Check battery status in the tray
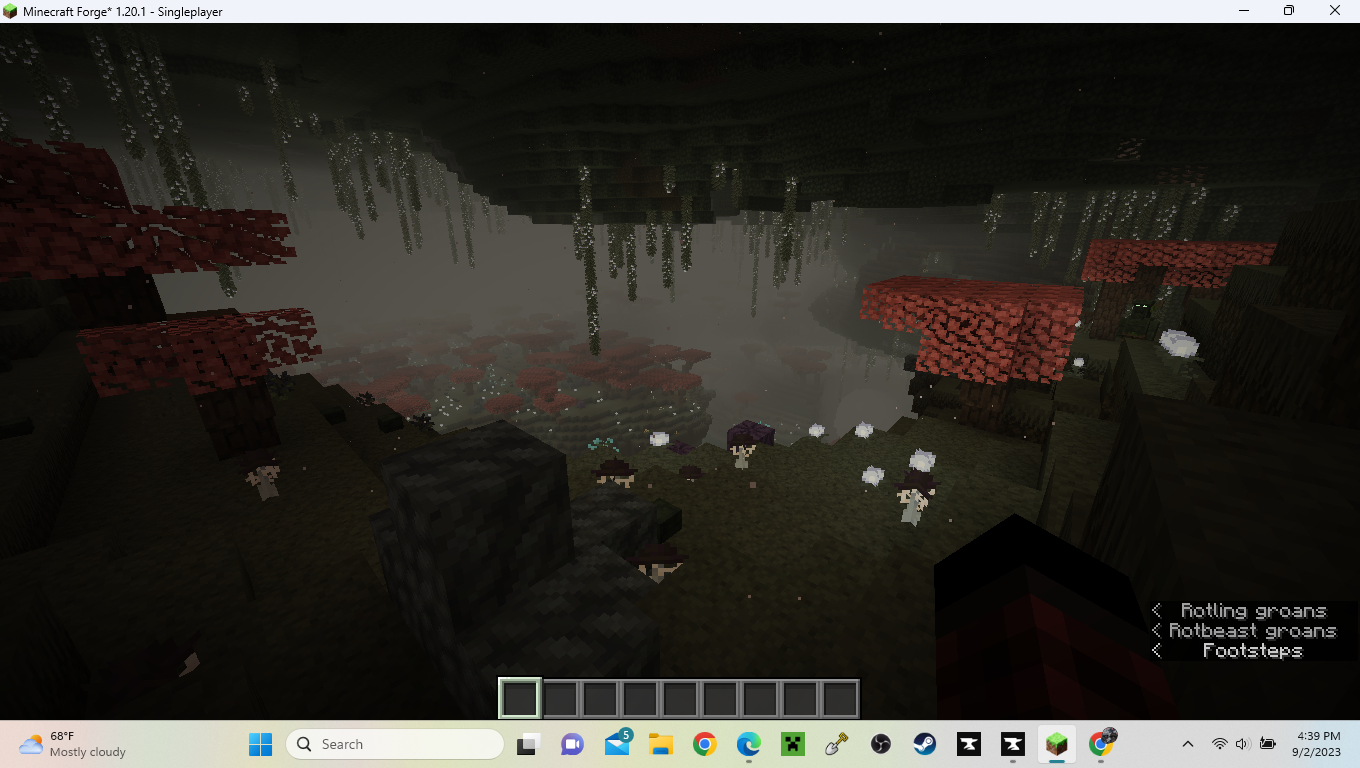This screenshot has height=768, width=1360. [1268, 744]
